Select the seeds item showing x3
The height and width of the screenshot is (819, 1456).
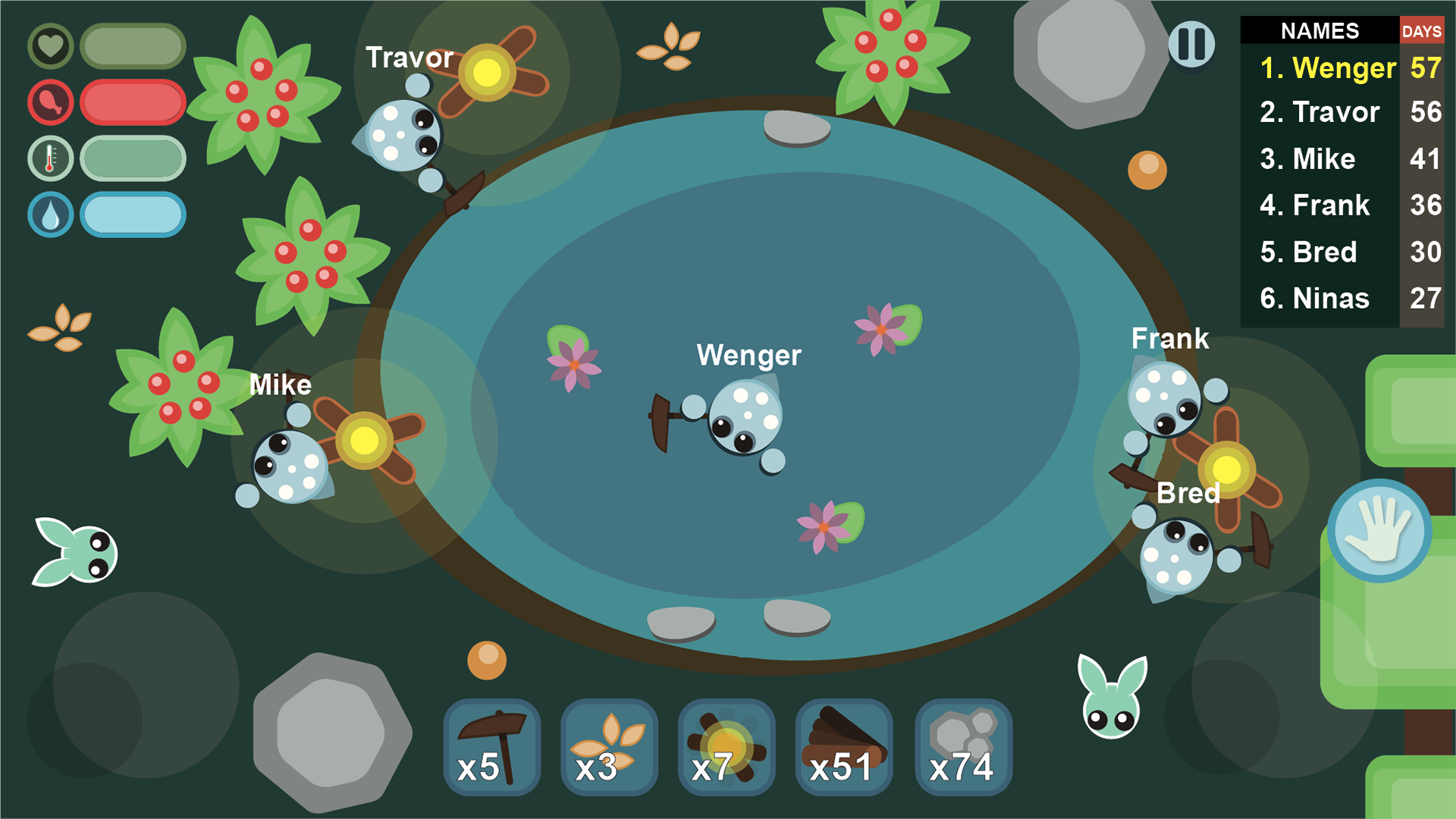click(608, 747)
